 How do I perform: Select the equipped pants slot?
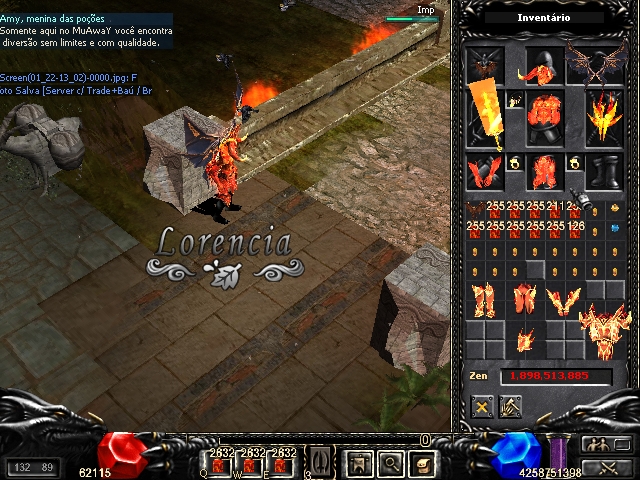coord(544,168)
